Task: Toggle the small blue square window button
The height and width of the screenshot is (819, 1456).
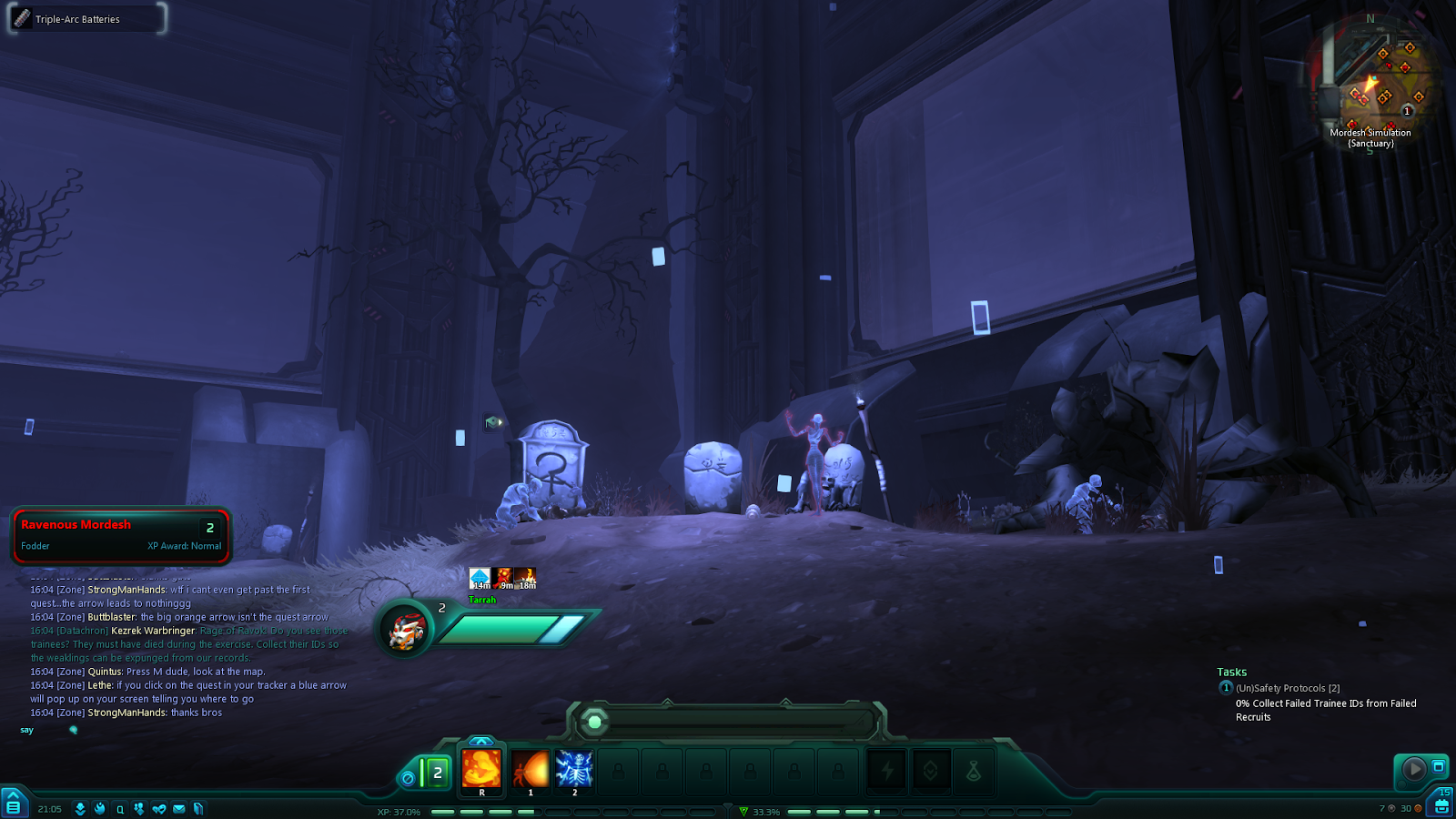Action: 1439,766
